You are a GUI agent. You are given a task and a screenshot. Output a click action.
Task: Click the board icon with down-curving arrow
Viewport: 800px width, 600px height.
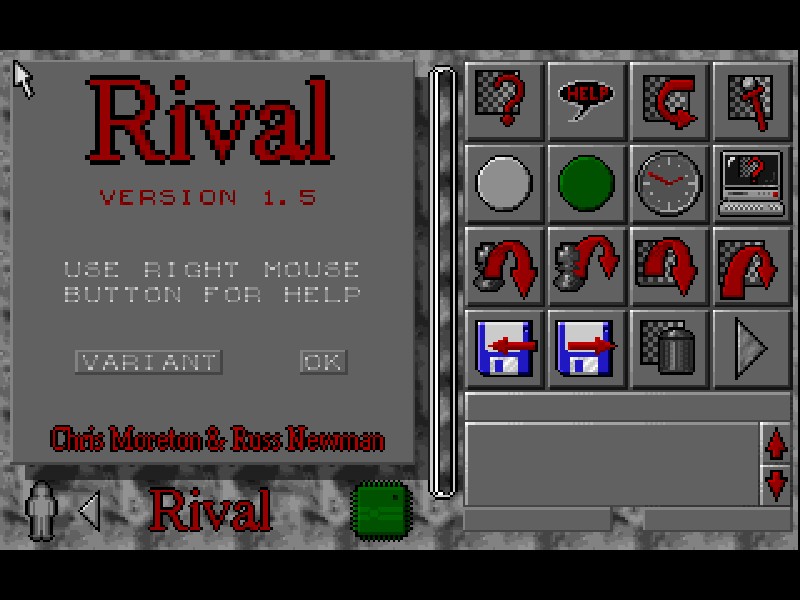click(670, 267)
